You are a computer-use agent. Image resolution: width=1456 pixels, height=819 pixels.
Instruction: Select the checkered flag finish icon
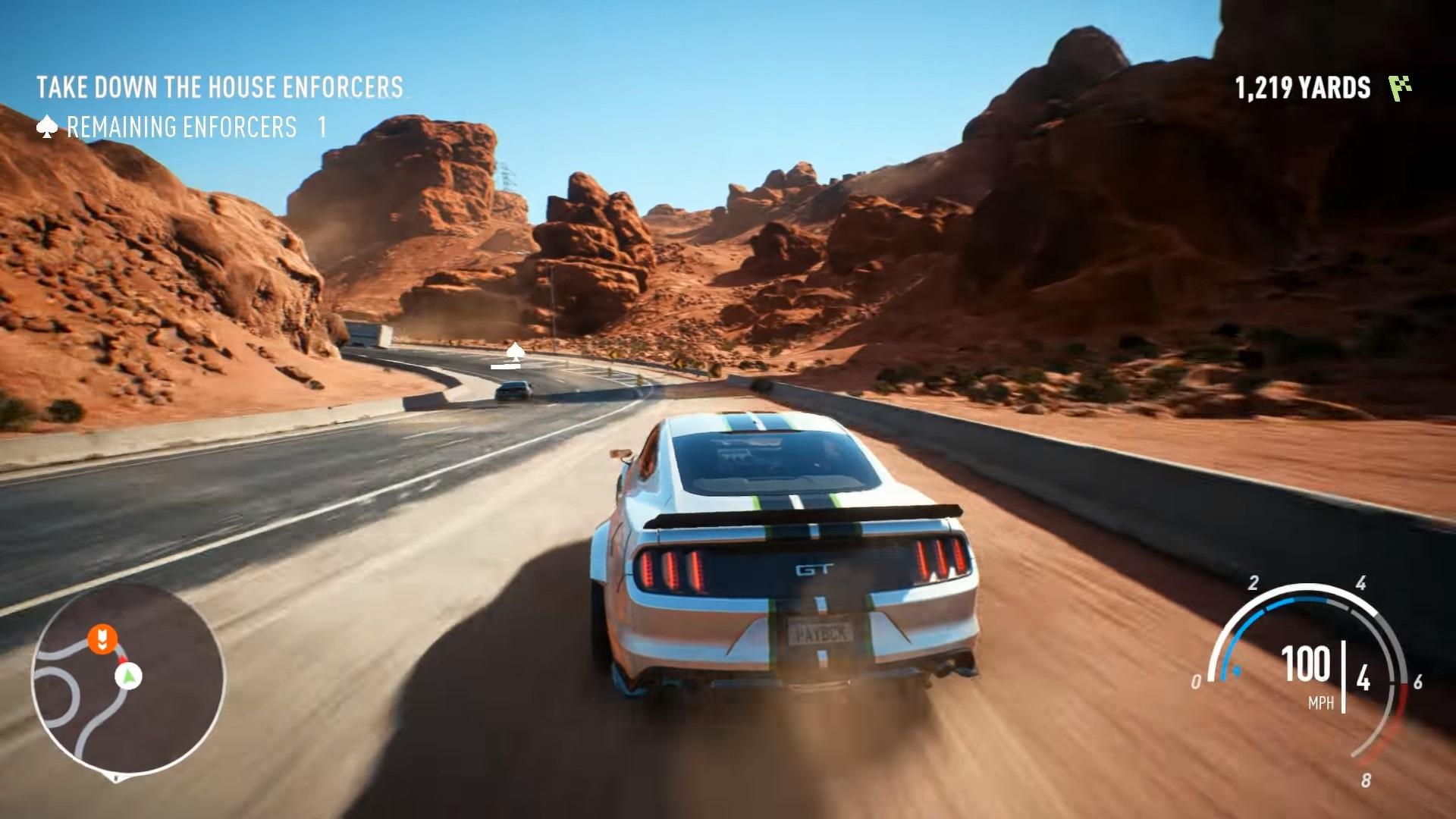click(x=1400, y=88)
